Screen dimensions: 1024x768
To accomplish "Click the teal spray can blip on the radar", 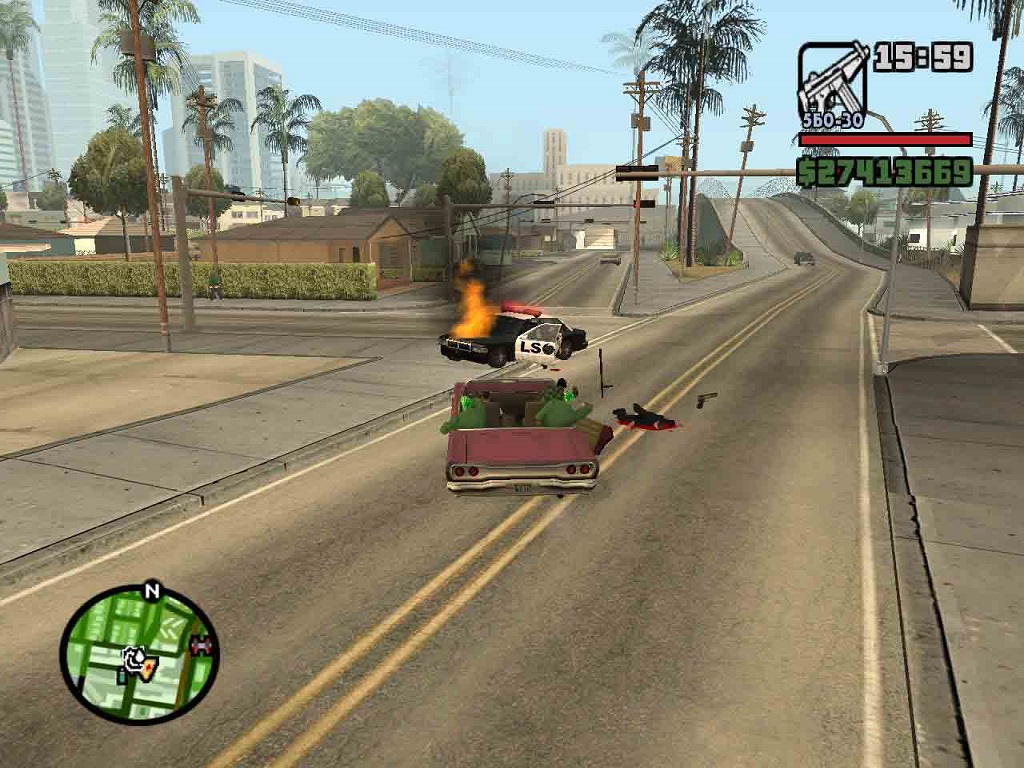I will pos(123,676).
